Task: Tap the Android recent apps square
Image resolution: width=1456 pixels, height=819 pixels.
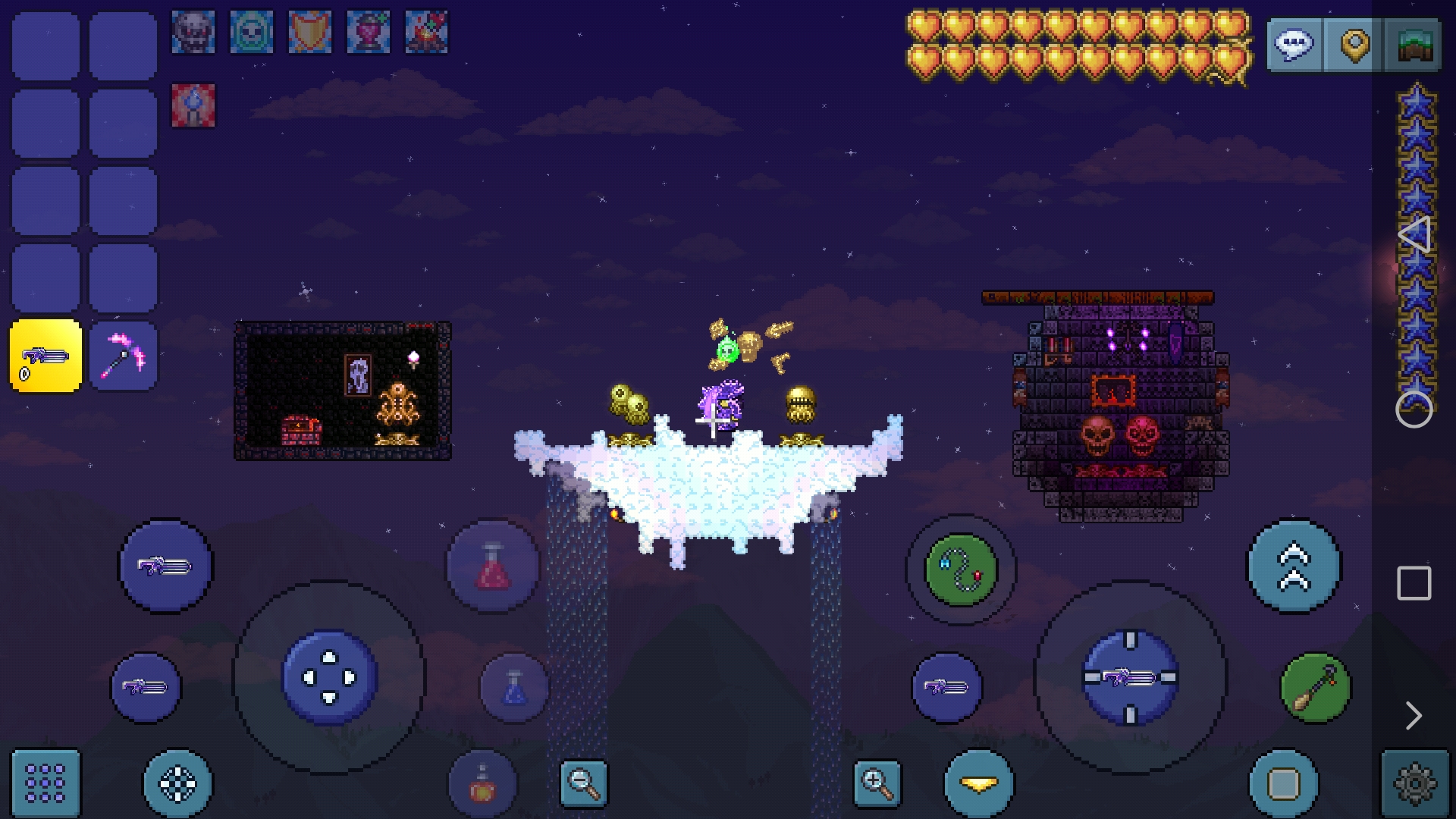Action: [1414, 583]
